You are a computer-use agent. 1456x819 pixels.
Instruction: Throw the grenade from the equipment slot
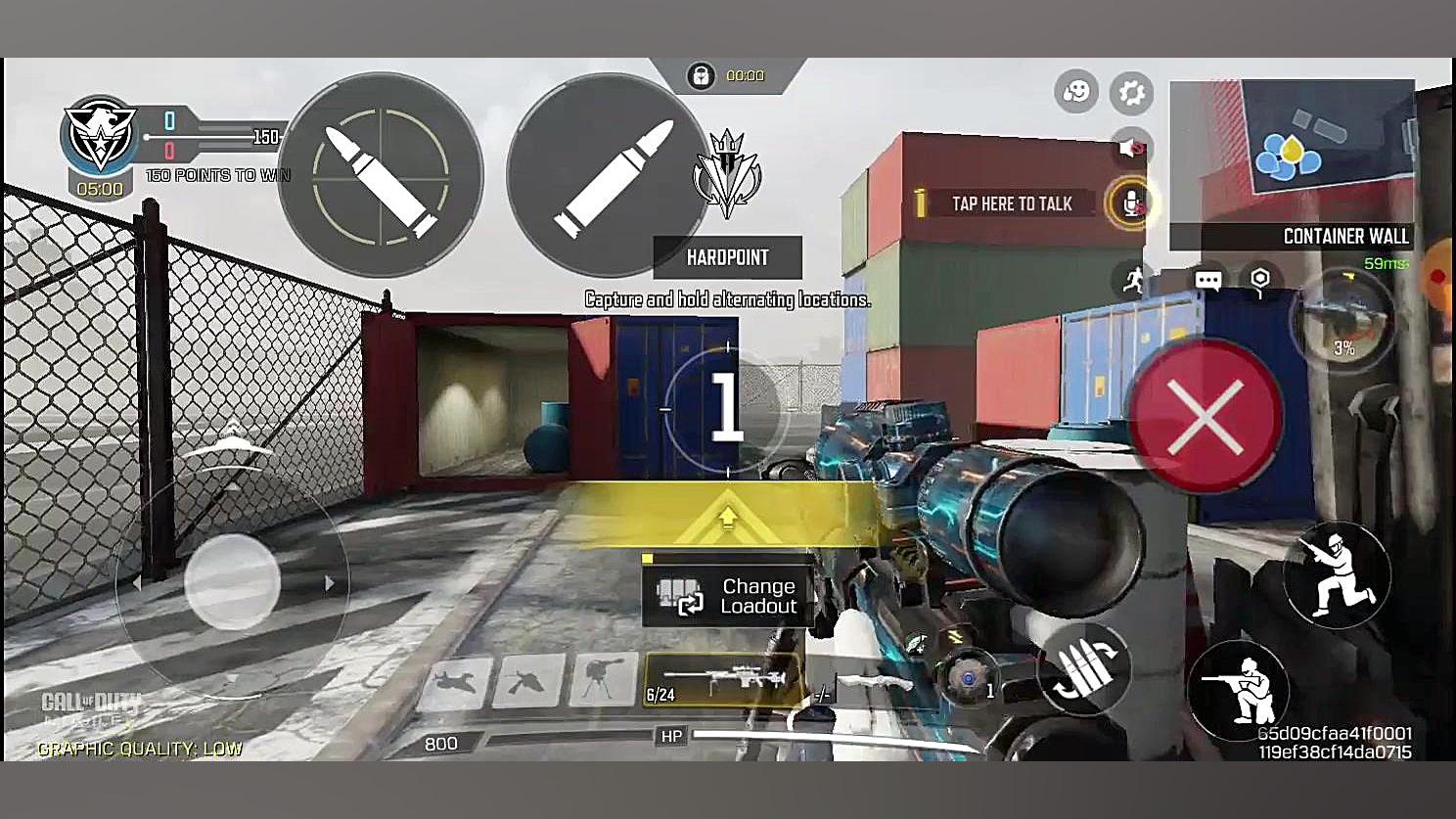pyautogui.click(x=969, y=678)
